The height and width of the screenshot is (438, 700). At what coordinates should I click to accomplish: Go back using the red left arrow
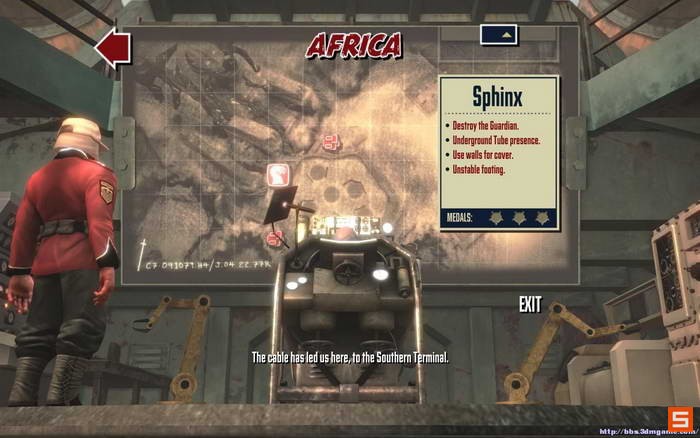113,48
